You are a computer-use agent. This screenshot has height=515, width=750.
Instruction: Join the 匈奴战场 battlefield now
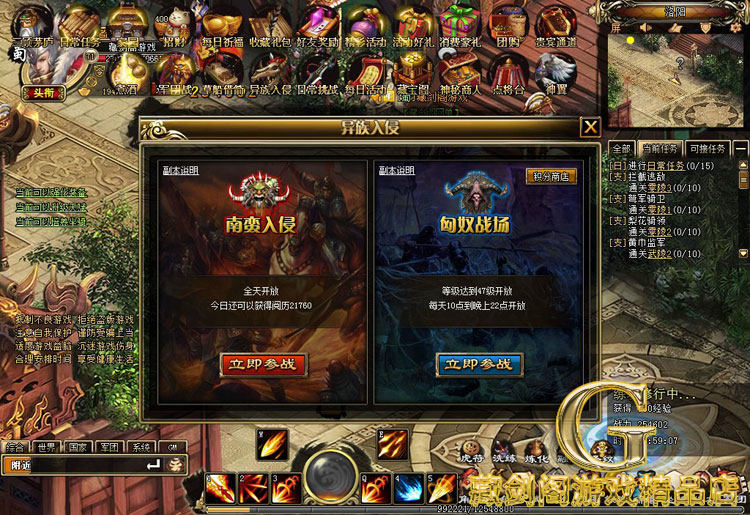(x=480, y=364)
